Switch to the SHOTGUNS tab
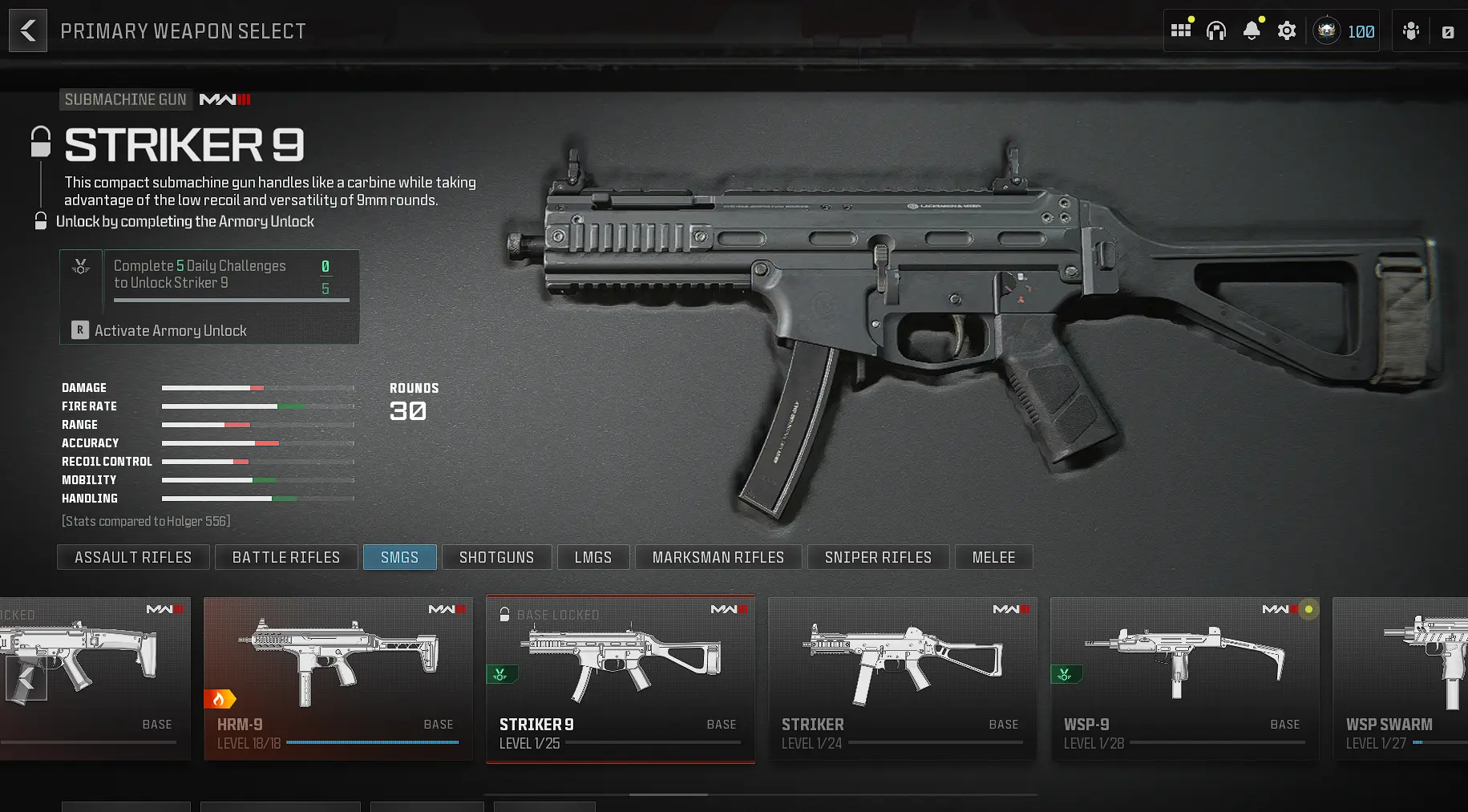The image size is (1468, 812). click(x=496, y=556)
